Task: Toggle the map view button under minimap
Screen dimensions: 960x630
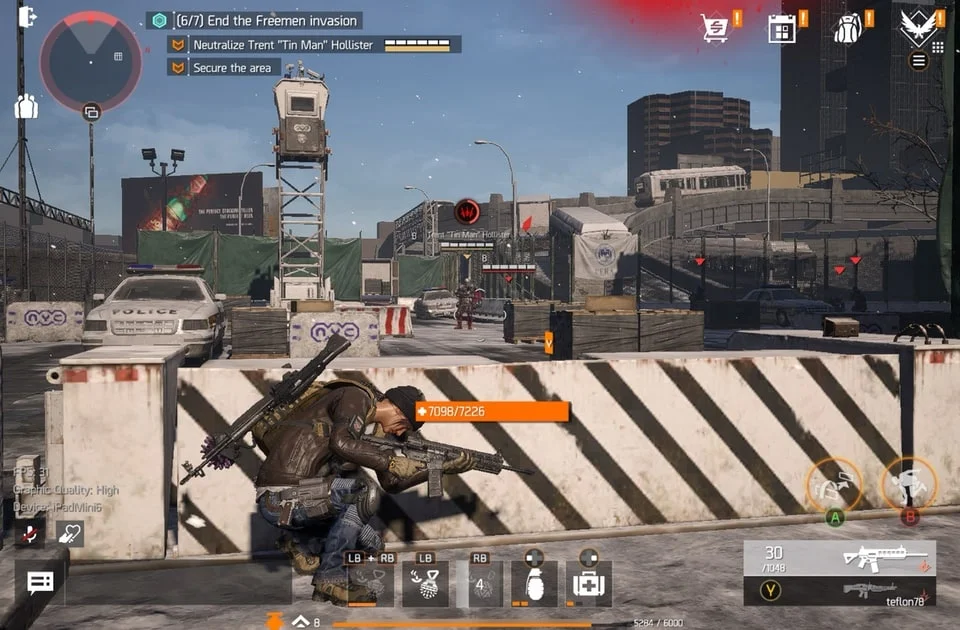Action: [91, 112]
